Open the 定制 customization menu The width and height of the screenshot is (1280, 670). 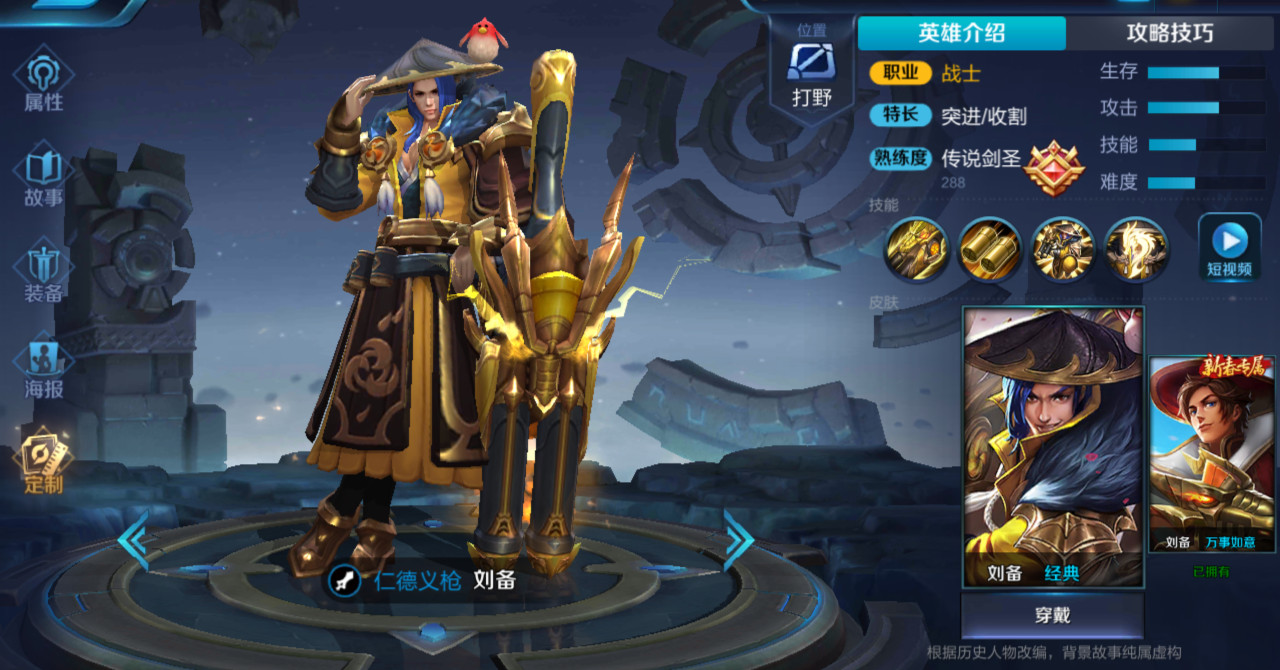pyautogui.click(x=44, y=463)
